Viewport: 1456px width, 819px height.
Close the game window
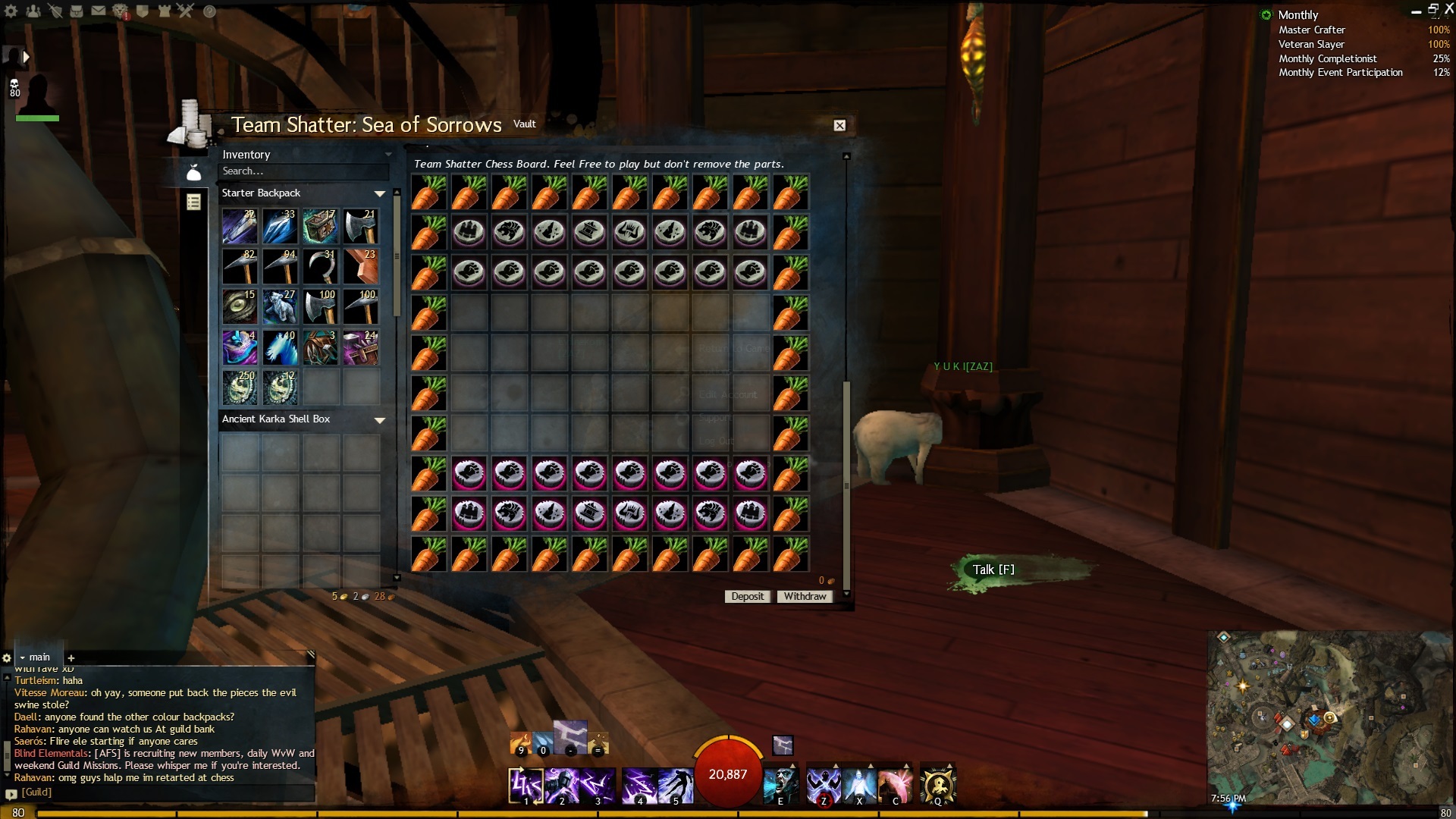pos(1448,9)
